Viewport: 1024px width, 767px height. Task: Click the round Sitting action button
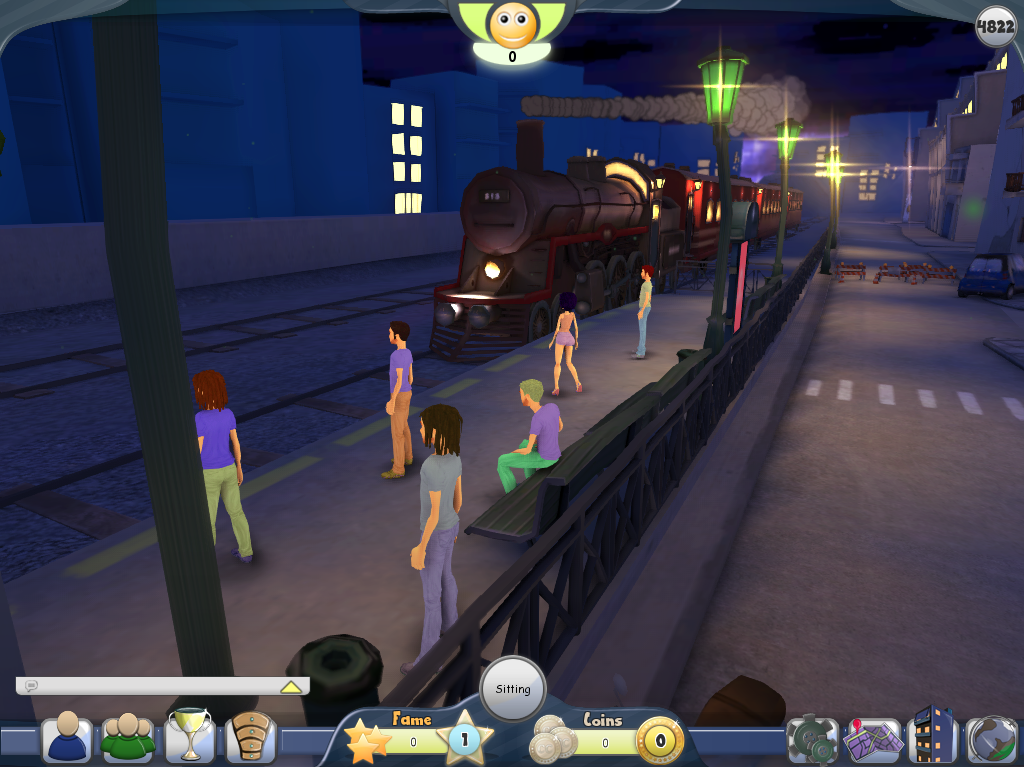point(513,689)
